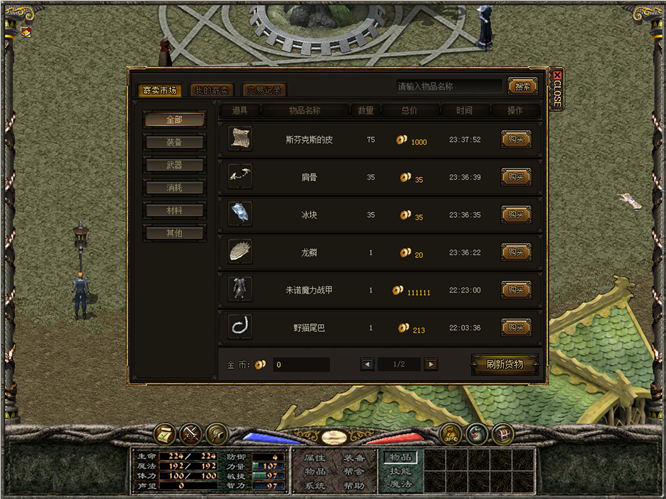Viewport: 666px width, 499px height.
Task: Focus the item name search field
Action: click(447, 86)
